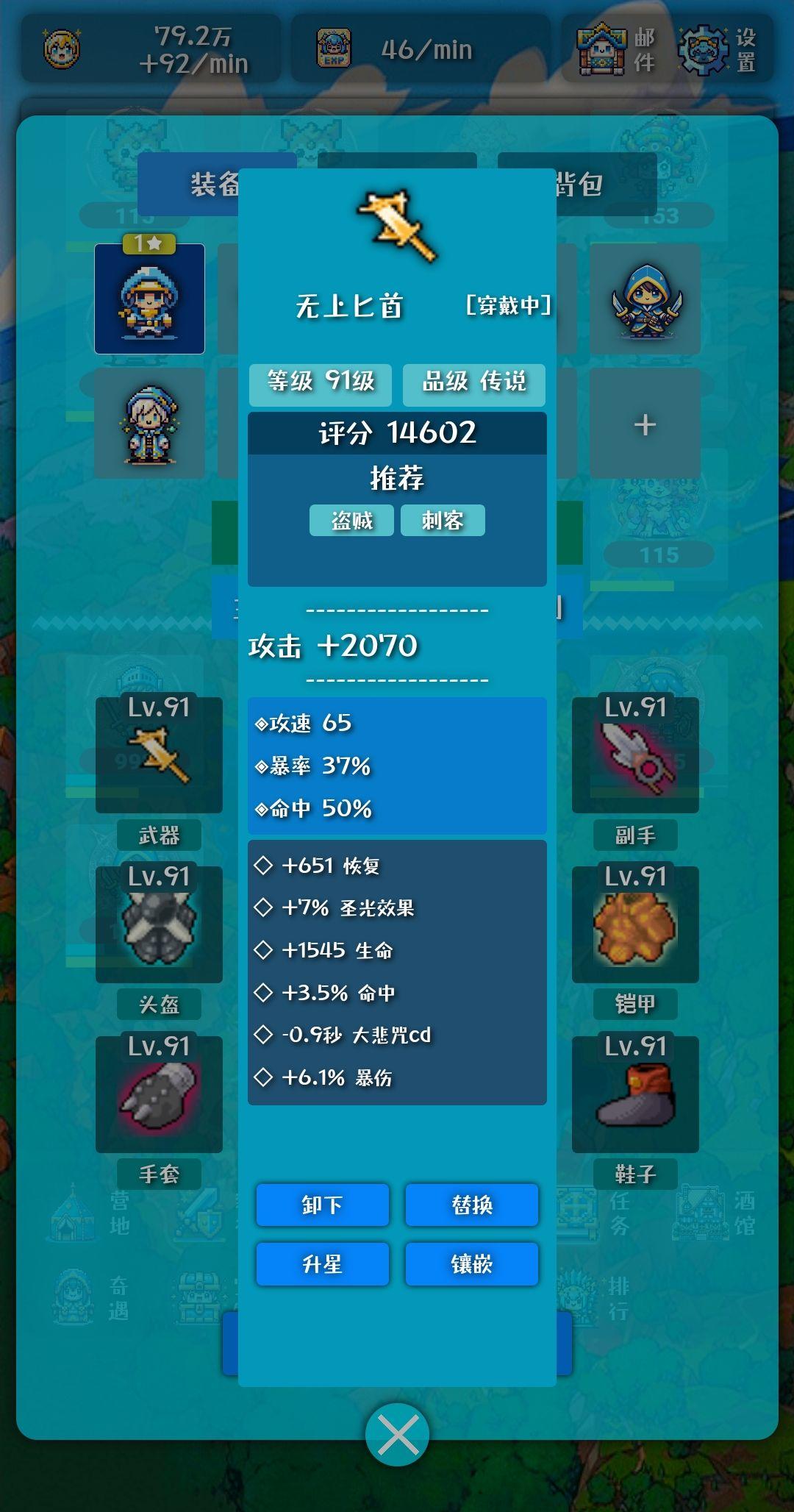794x1512 pixels.
Task: Pick the white-haired mage hero portrait
Action: pyautogui.click(x=149, y=424)
